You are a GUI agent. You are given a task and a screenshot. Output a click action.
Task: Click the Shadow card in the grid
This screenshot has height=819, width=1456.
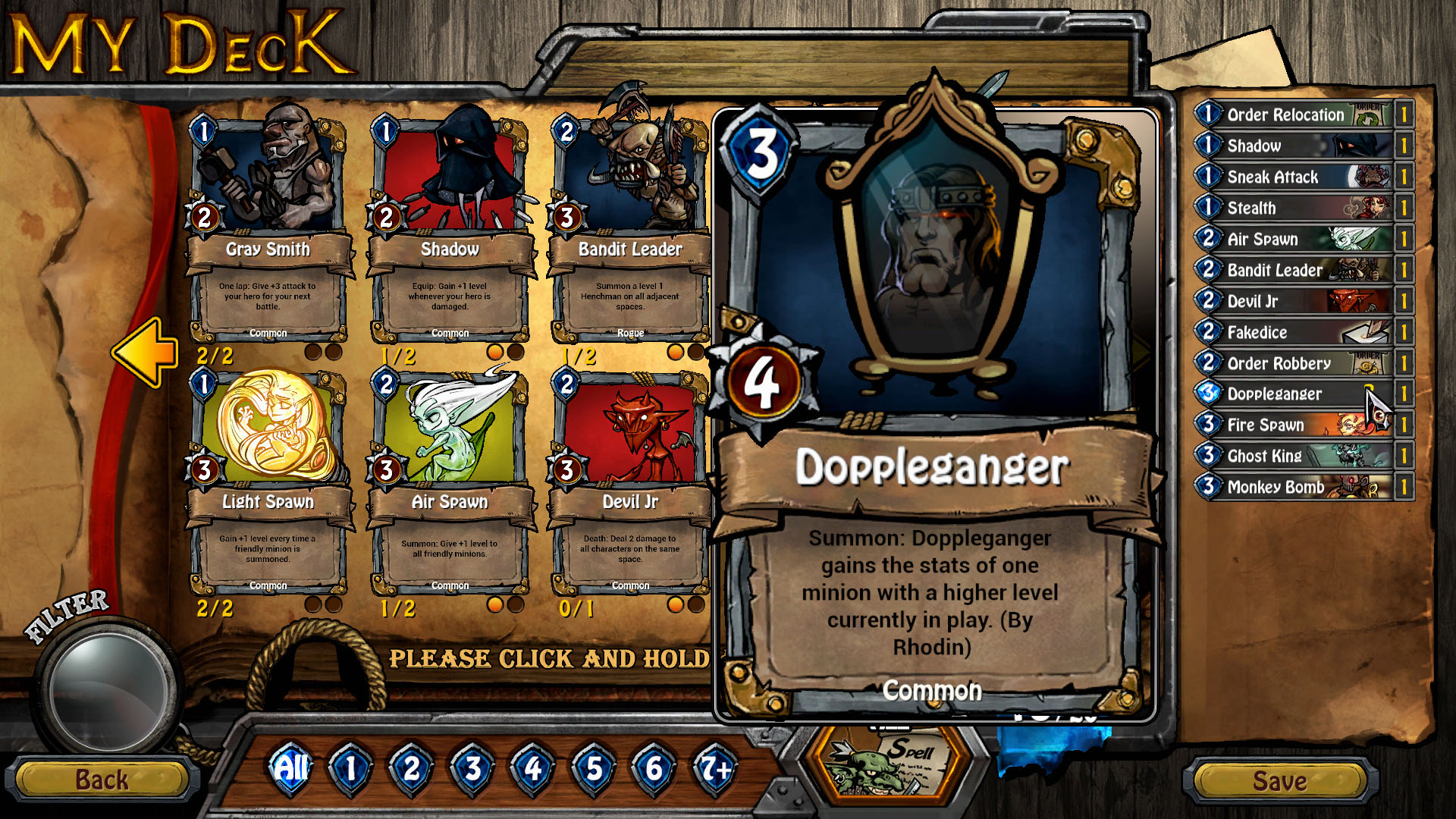click(450, 182)
